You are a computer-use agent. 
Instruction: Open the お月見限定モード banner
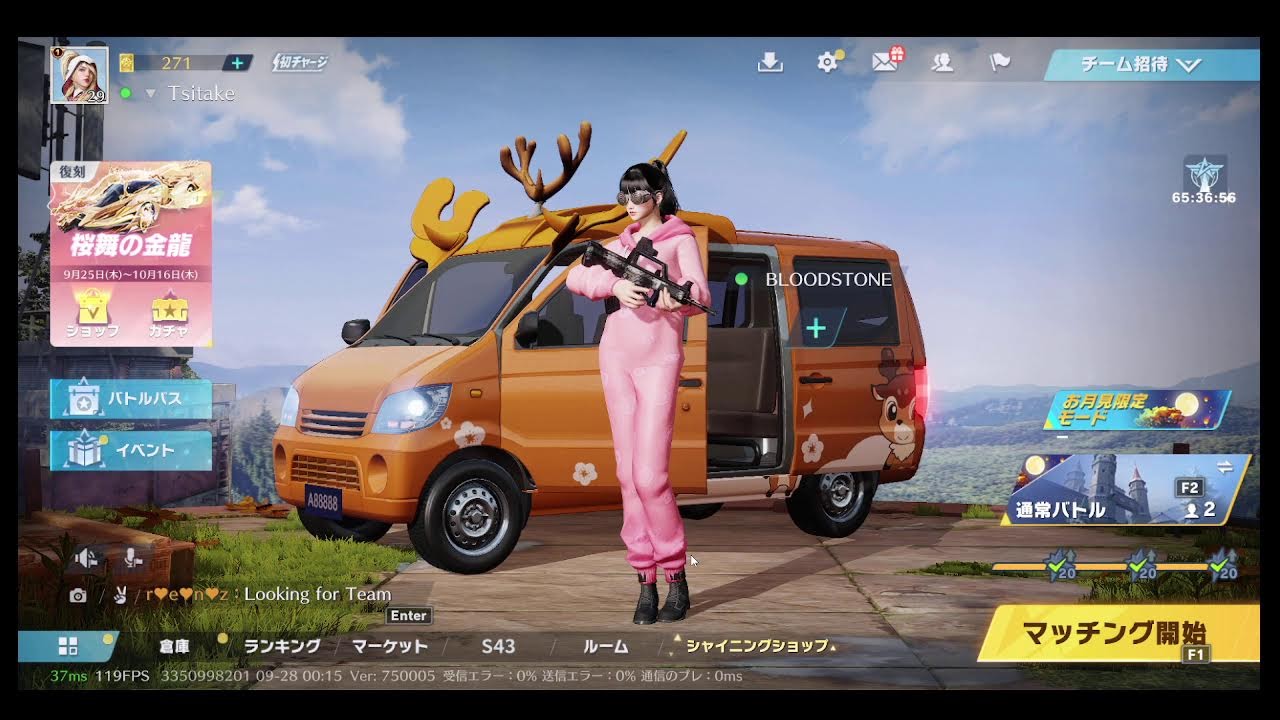(1136, 409)
